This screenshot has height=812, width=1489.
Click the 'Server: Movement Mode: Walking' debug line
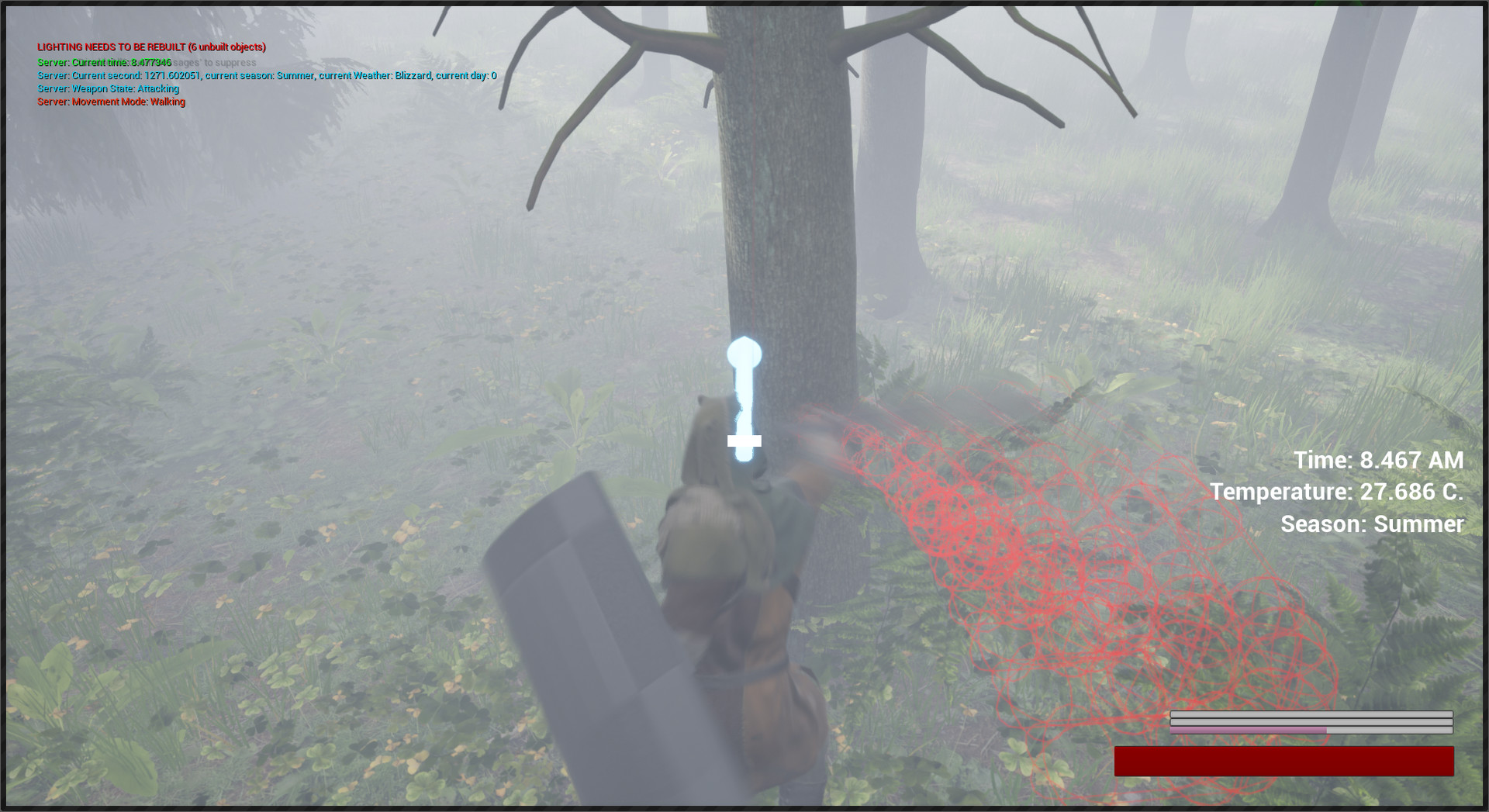(111, 102)
